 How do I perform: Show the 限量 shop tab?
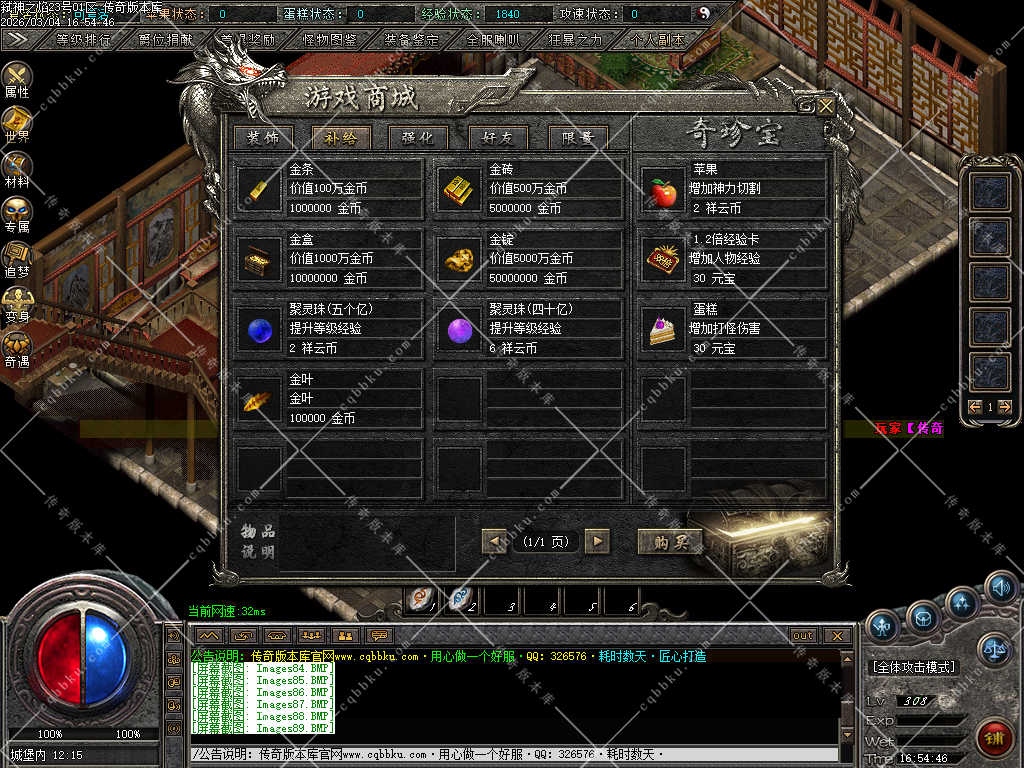pyautogui.click(x=577, y=138)
